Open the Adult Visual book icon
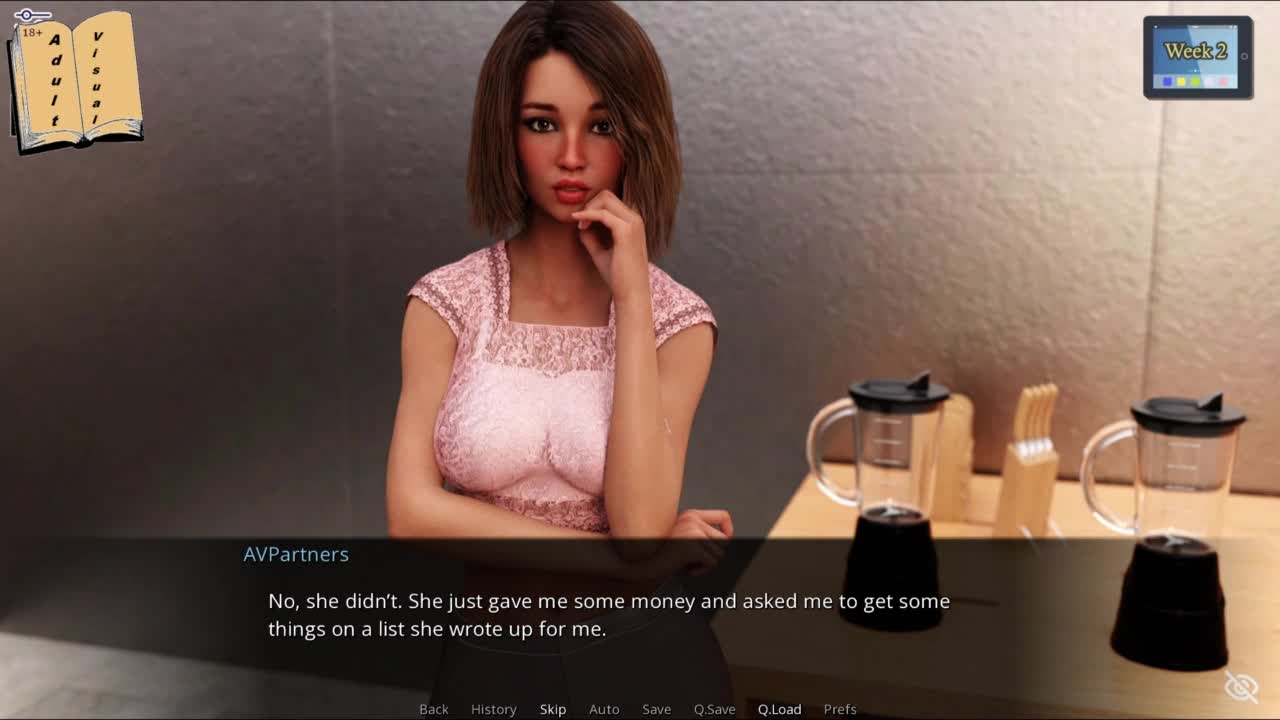Viewport: 1280px width, 720px height. coord(76,80)
